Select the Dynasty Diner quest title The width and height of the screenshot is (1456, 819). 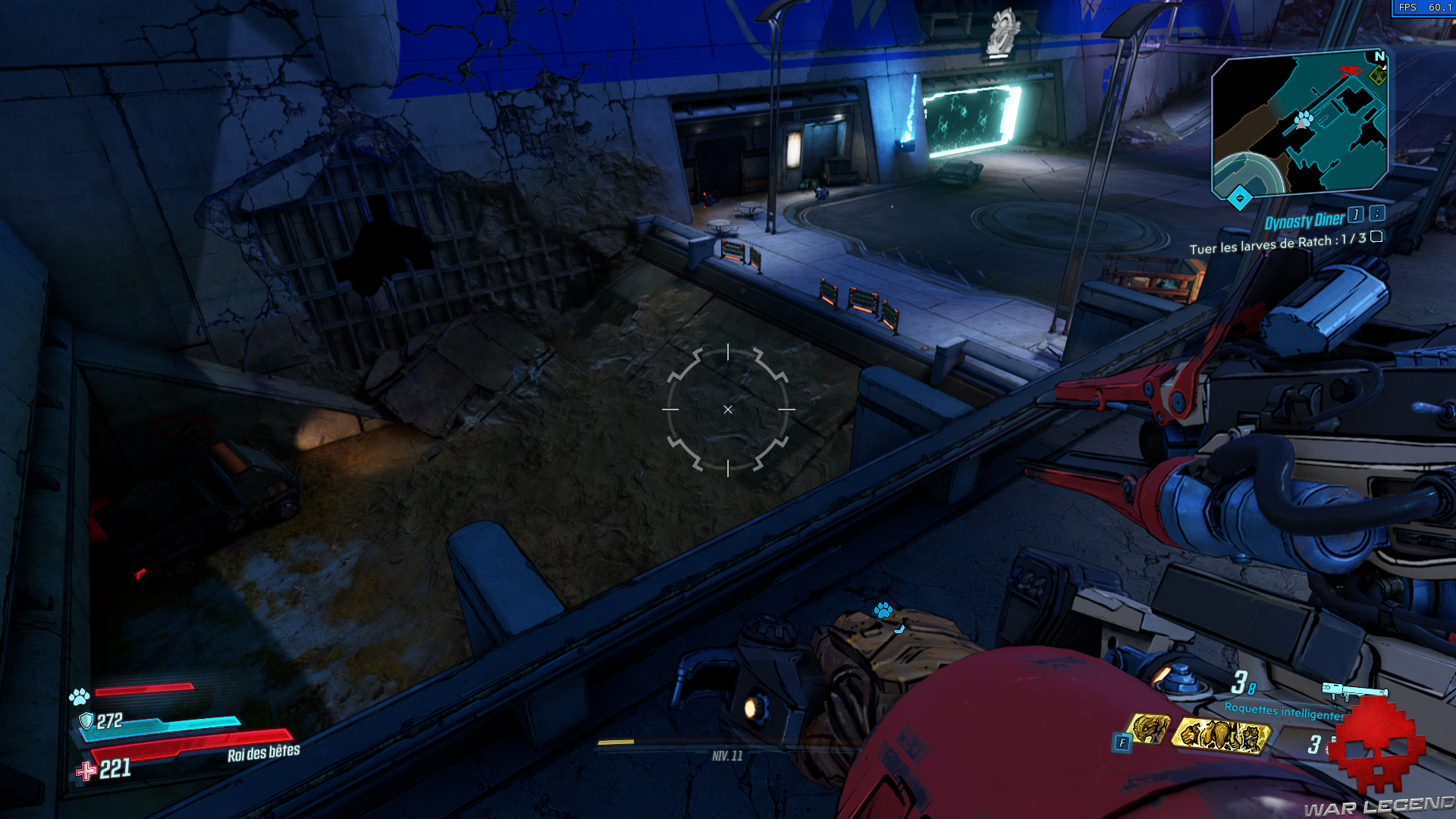pyautogui.click(x=1305, y=221)
